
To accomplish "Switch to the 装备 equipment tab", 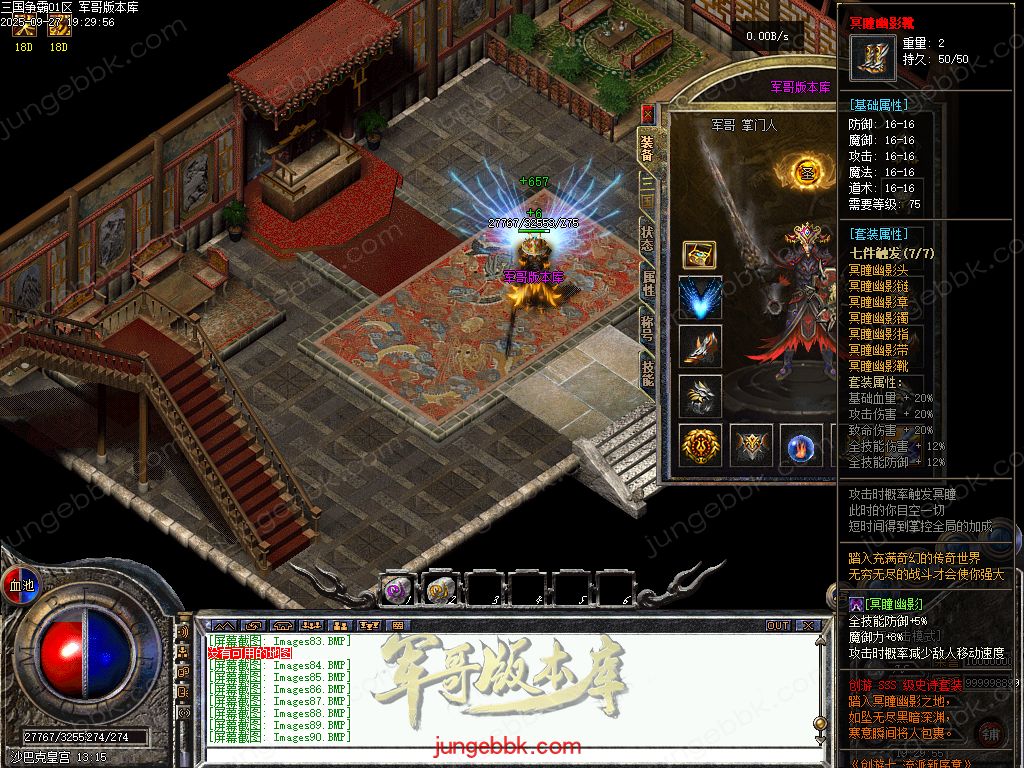I will click(647, 147).
